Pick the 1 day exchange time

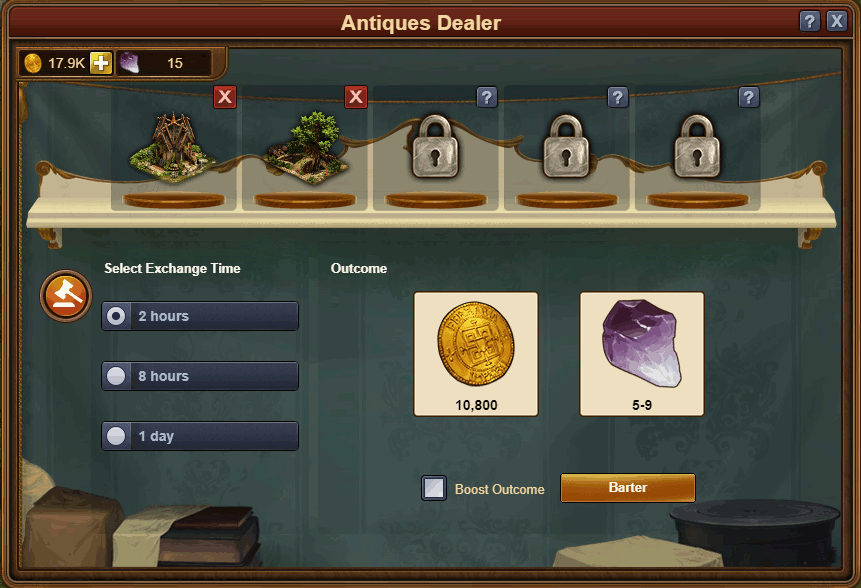(x=200, y=436)
